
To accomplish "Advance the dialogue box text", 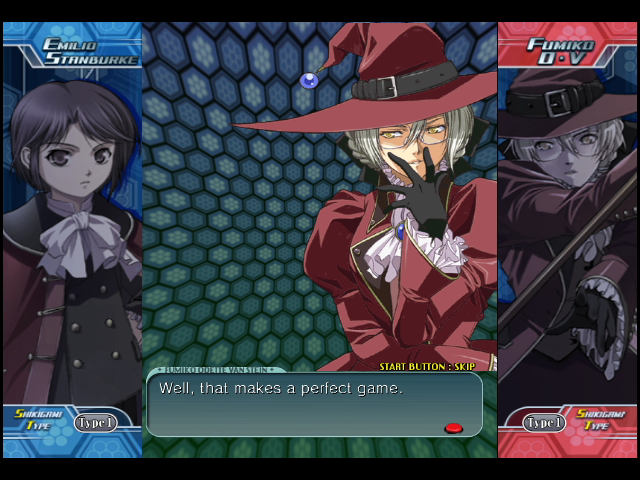I will 314,404.
